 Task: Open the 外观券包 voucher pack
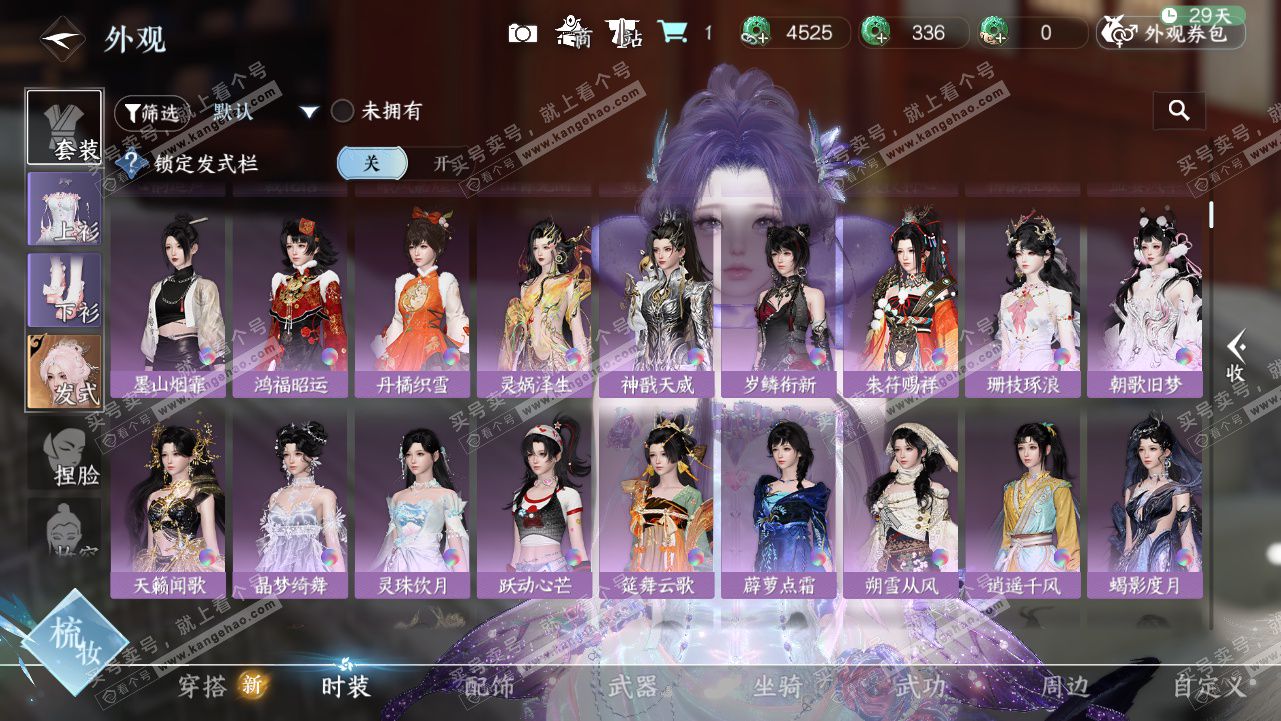1172,33
